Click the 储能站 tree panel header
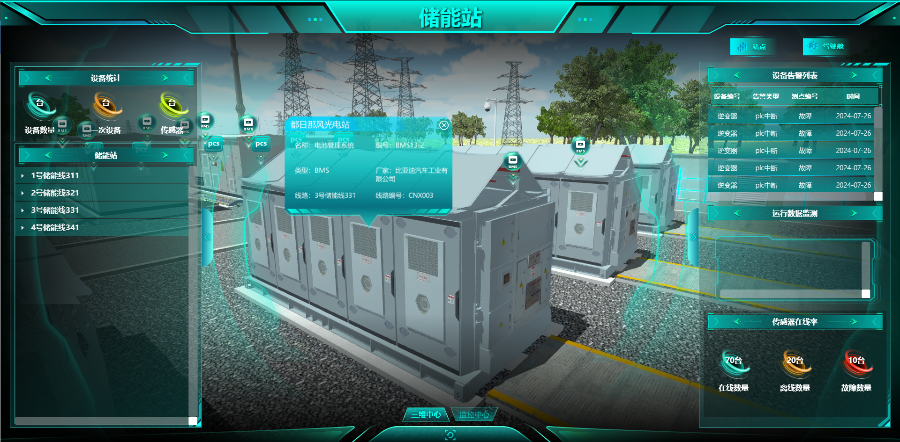 [106, 155]
